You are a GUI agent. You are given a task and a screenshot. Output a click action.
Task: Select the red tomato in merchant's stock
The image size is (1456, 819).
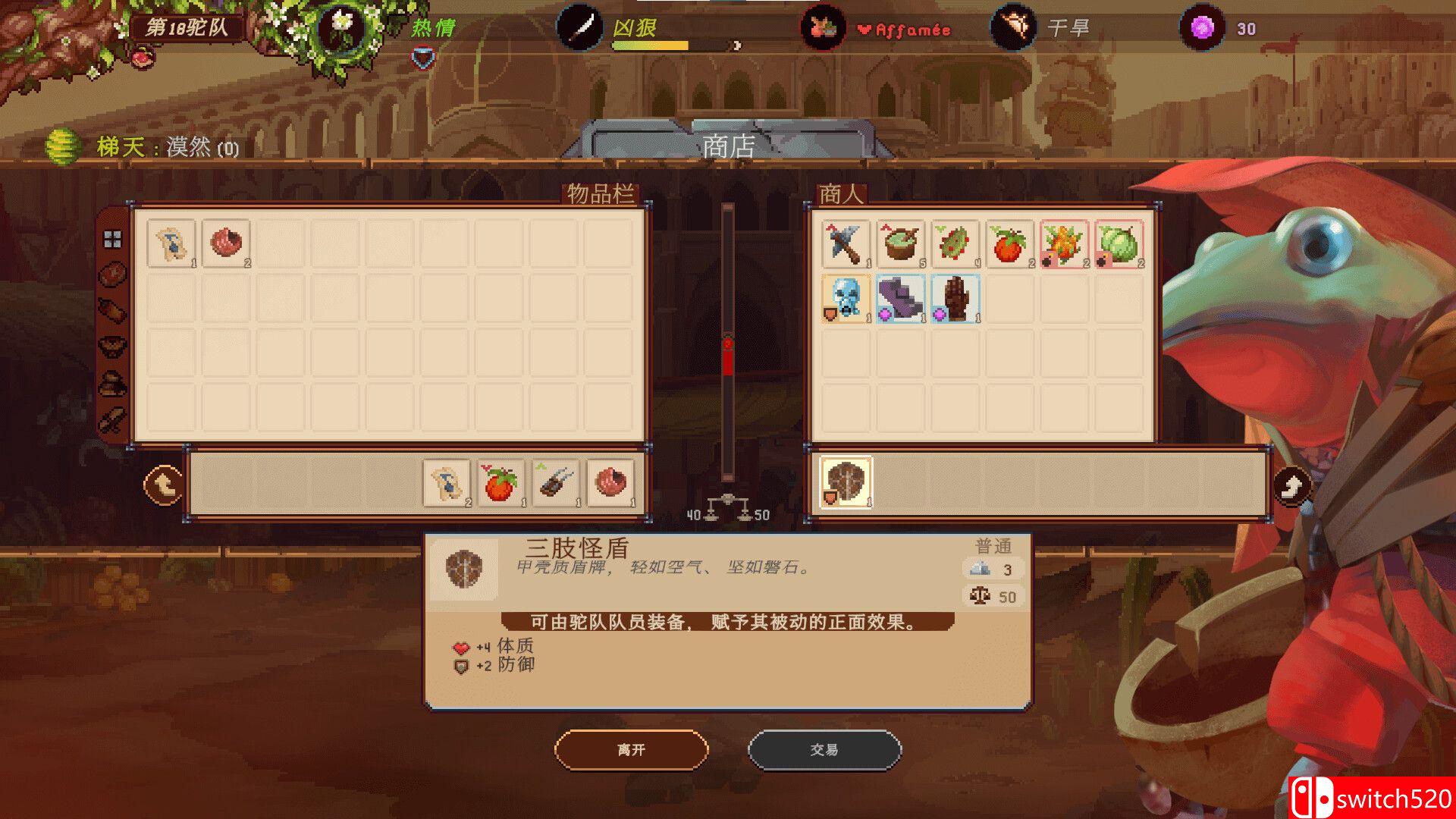pos(1009,244)
